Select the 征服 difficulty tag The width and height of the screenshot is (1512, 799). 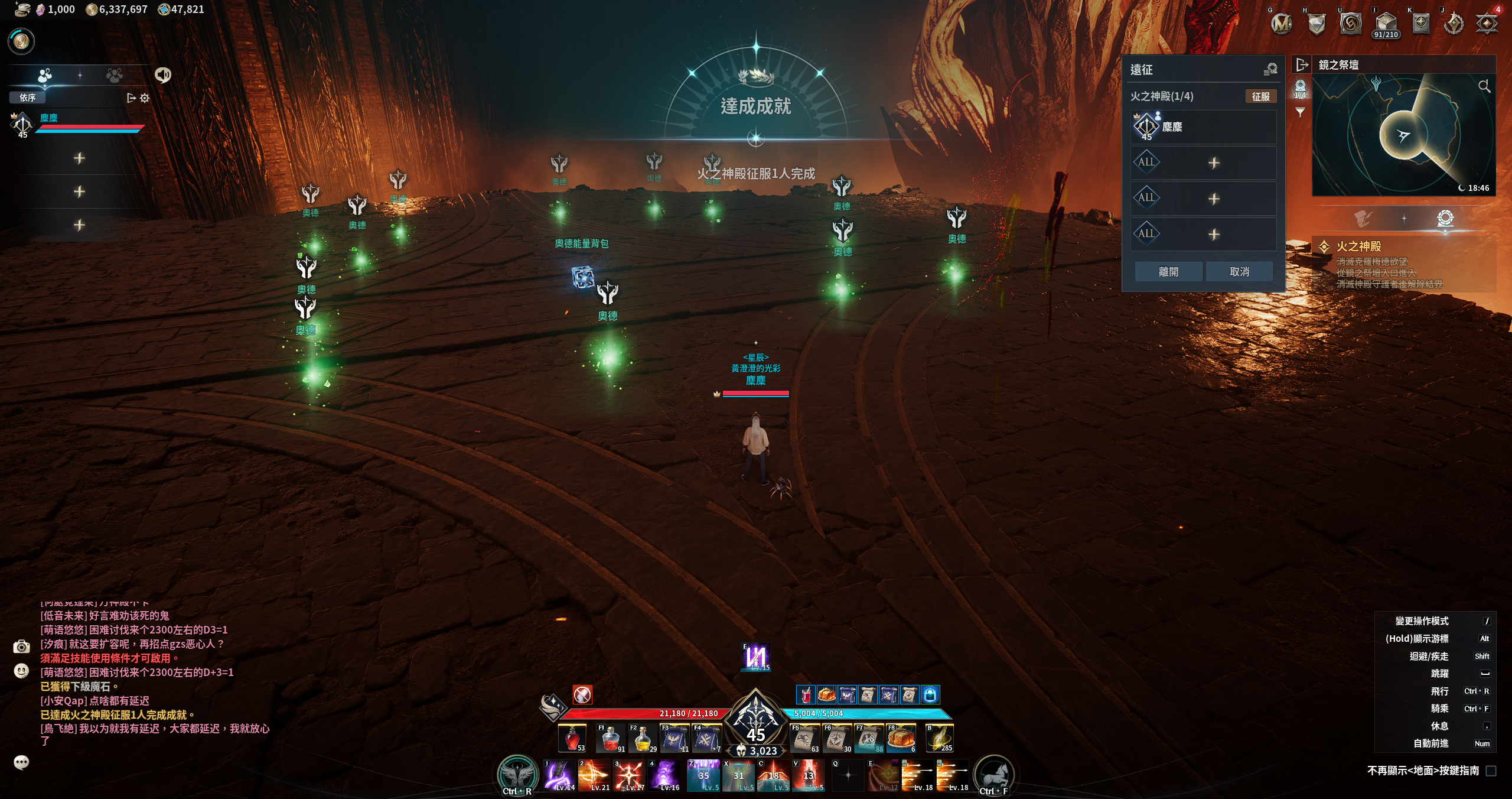(1260, 96)
